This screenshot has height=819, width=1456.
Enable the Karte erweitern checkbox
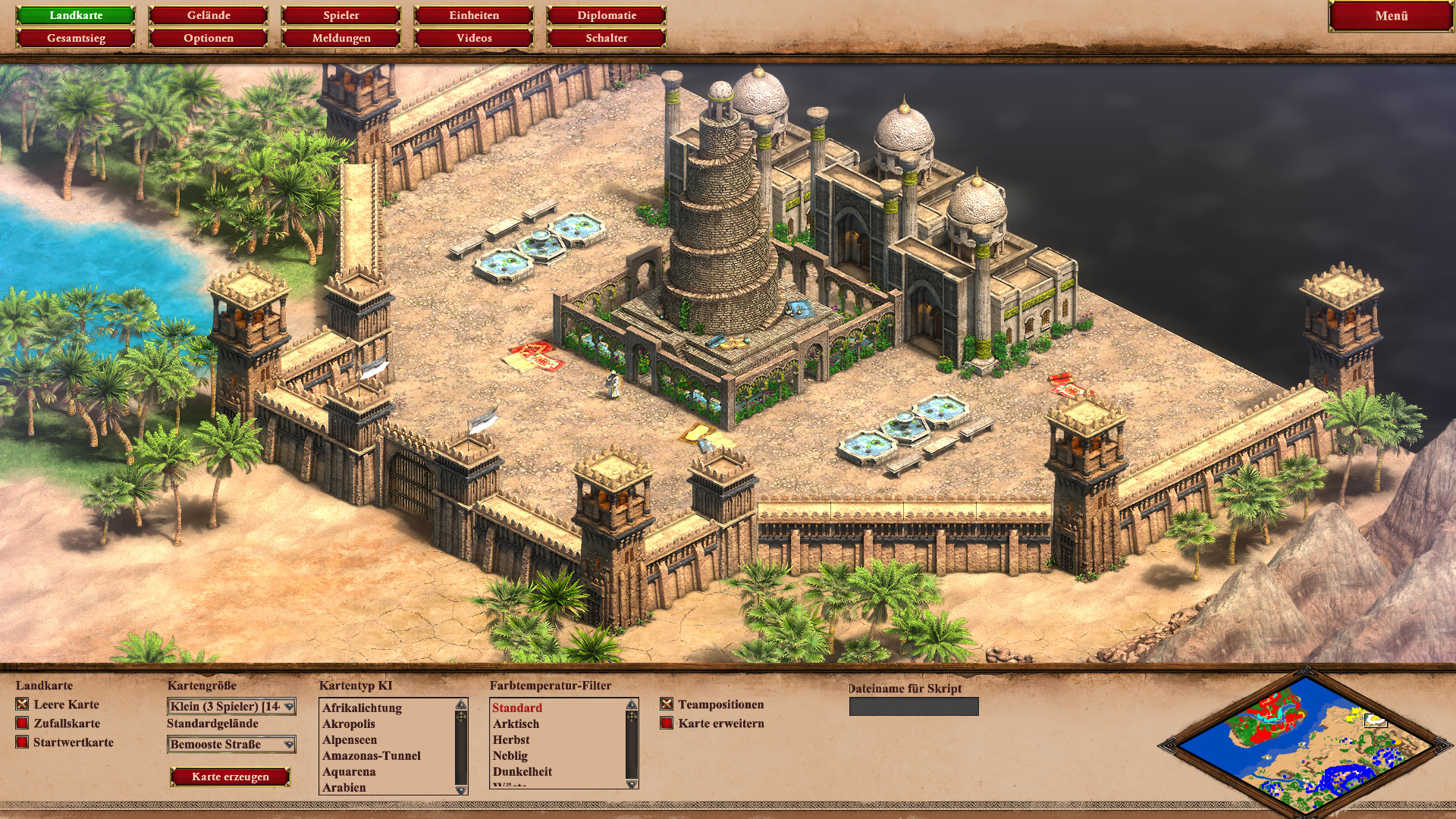coord(667,723)
